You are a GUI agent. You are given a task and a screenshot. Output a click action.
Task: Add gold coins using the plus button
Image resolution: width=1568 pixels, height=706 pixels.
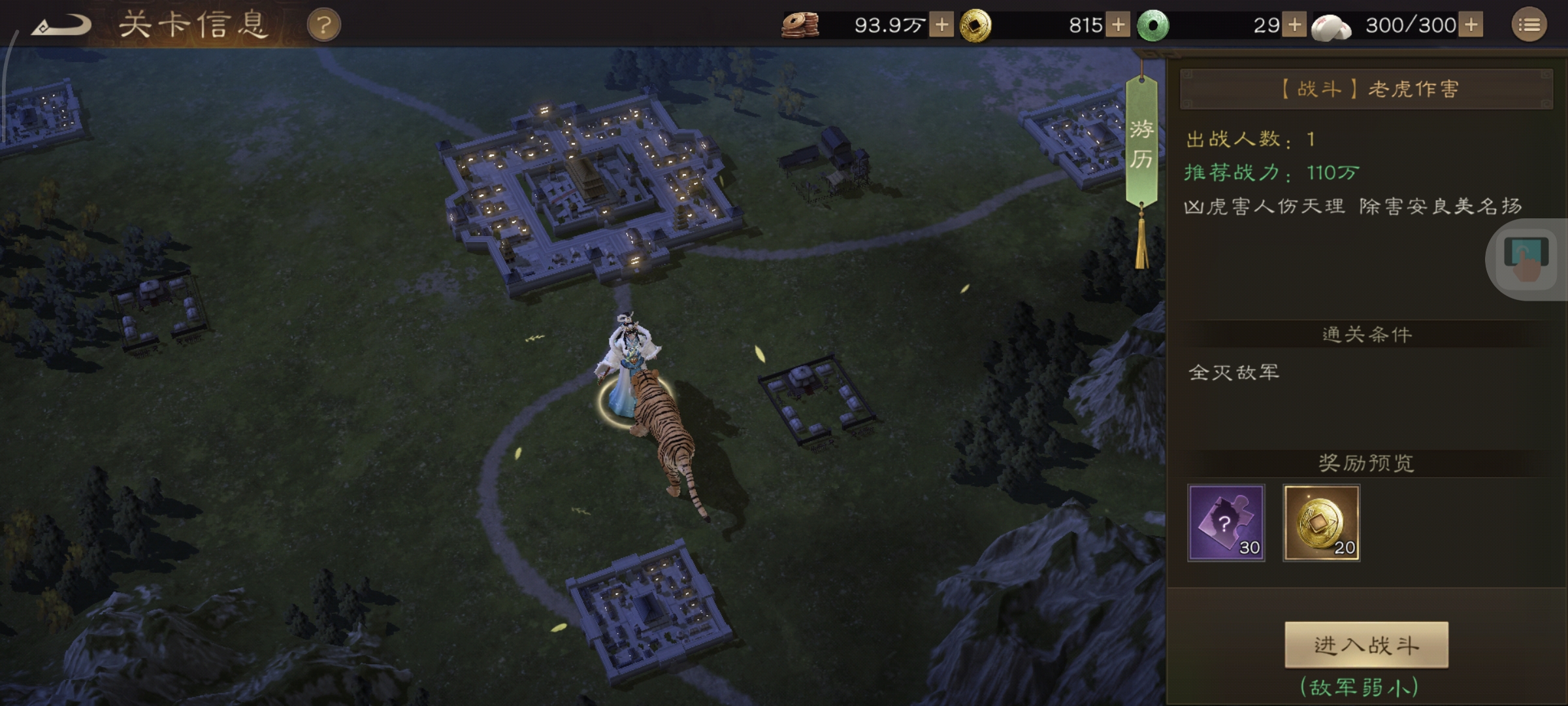[x=1118, y=25]
